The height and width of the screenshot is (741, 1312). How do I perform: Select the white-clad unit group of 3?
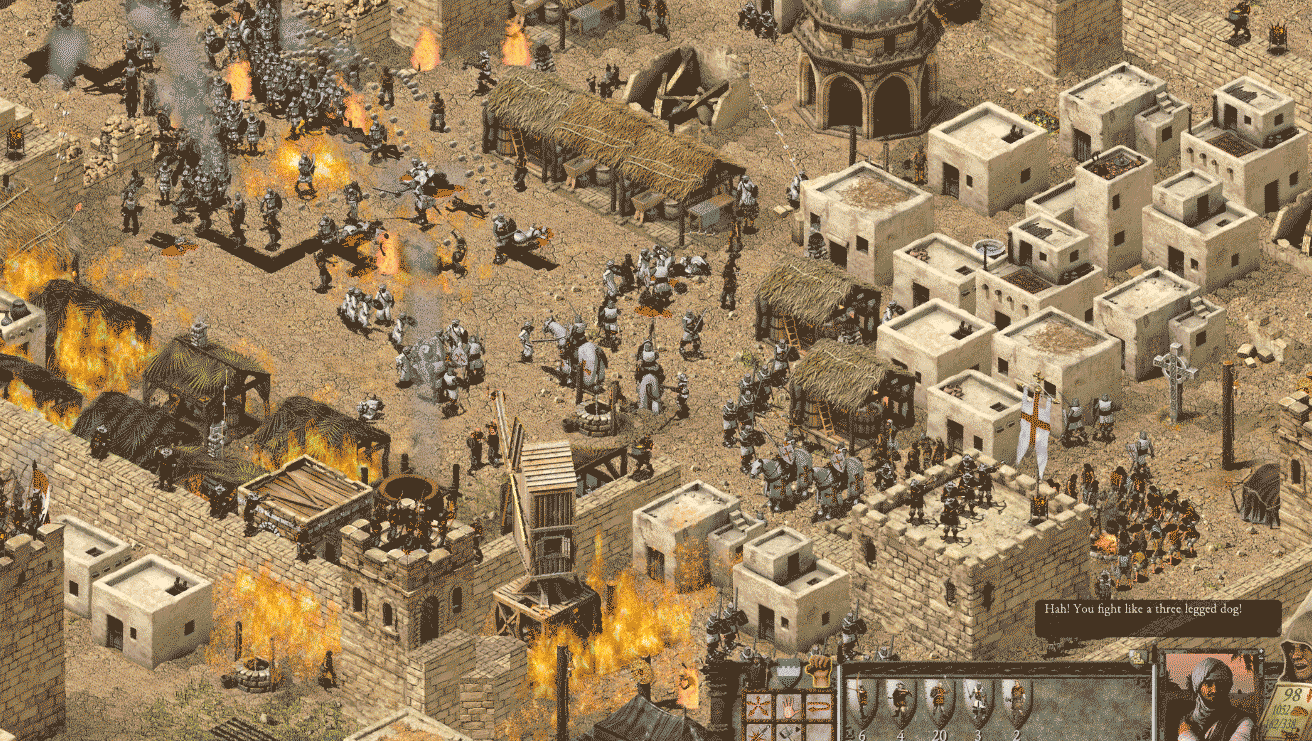pyautogui.click(x=978, y=702)
